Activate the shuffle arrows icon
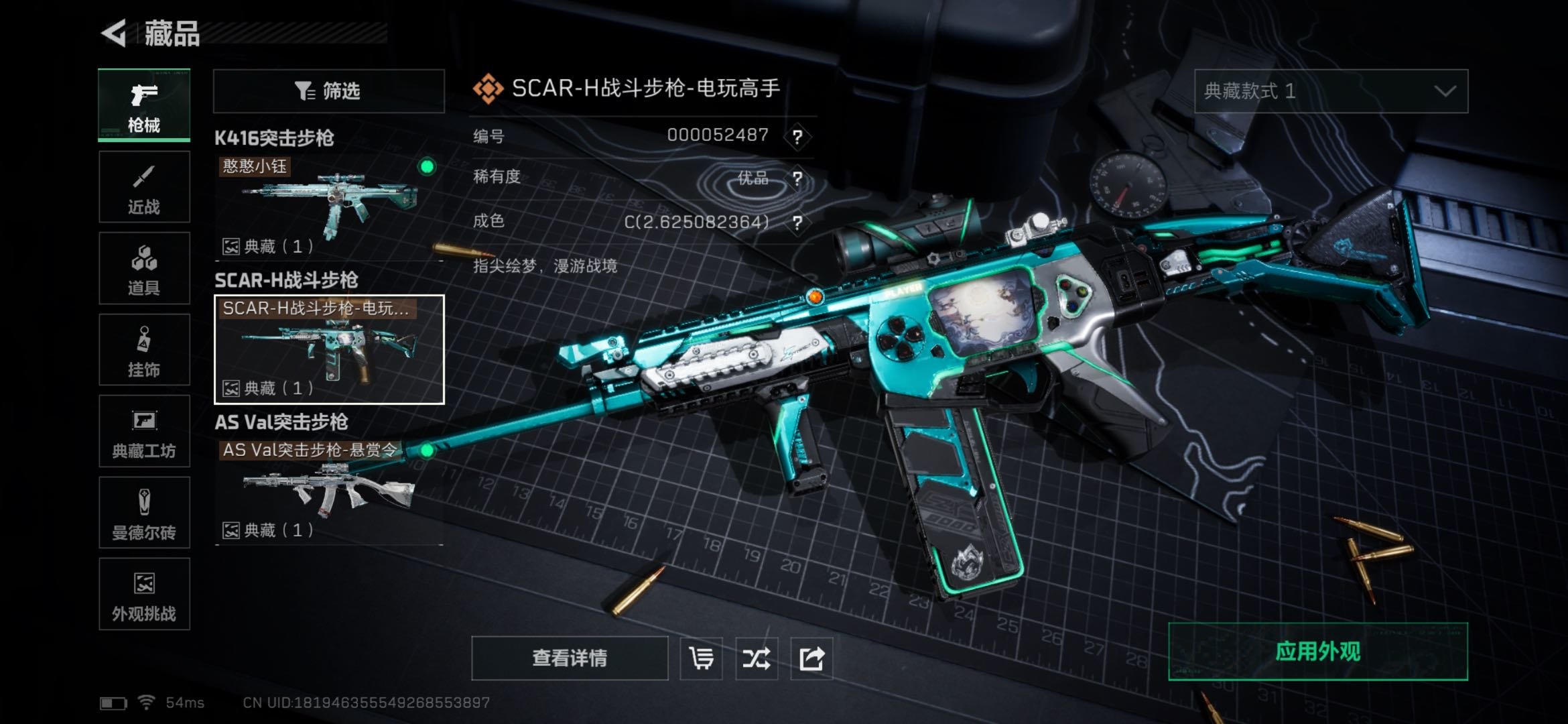The width and height of the screenshot is (1568, 724). click(x=756, y=658)
